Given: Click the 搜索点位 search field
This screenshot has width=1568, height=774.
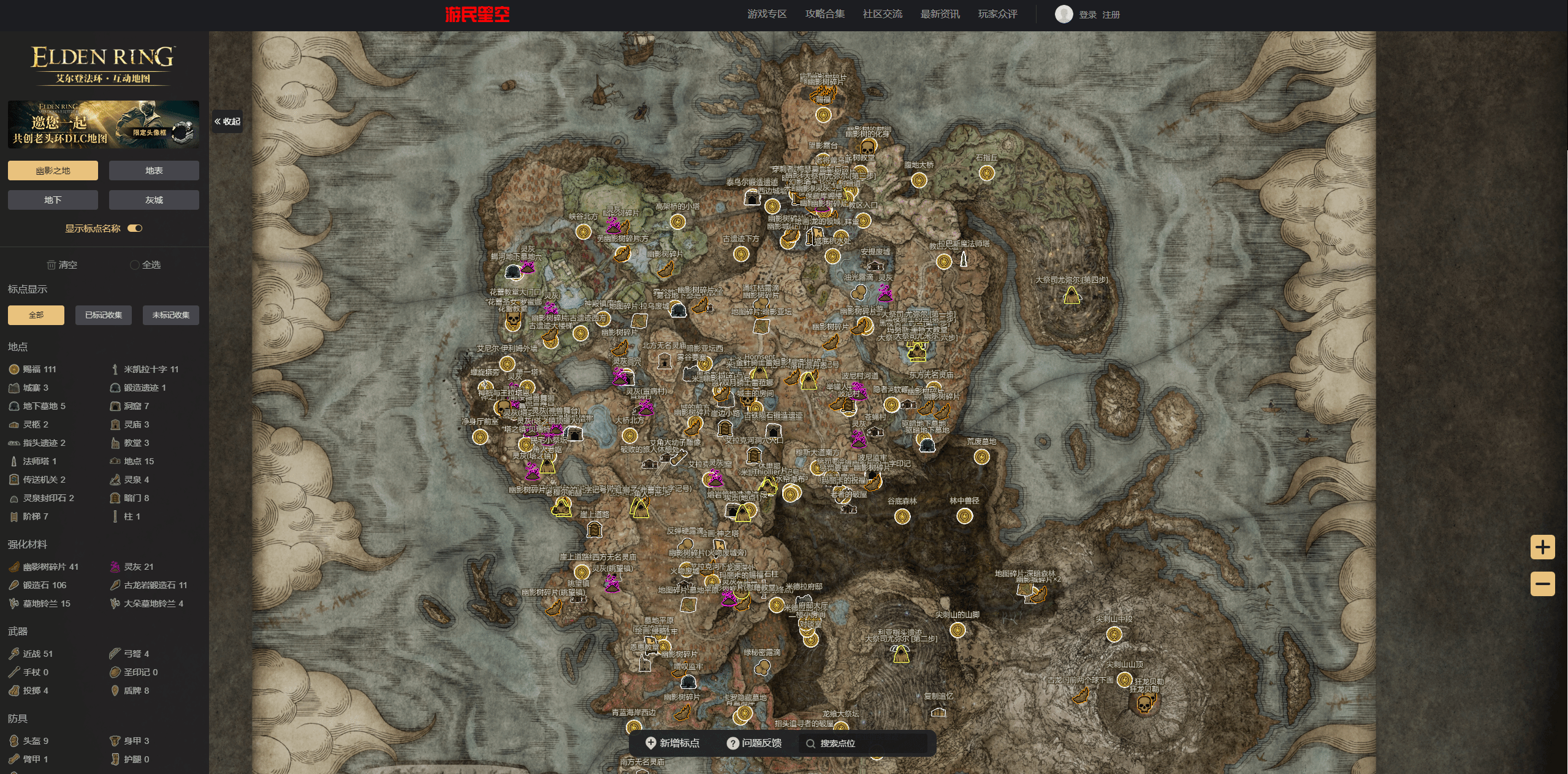Looking at the screenshot, I should click(x=864, y=743).
